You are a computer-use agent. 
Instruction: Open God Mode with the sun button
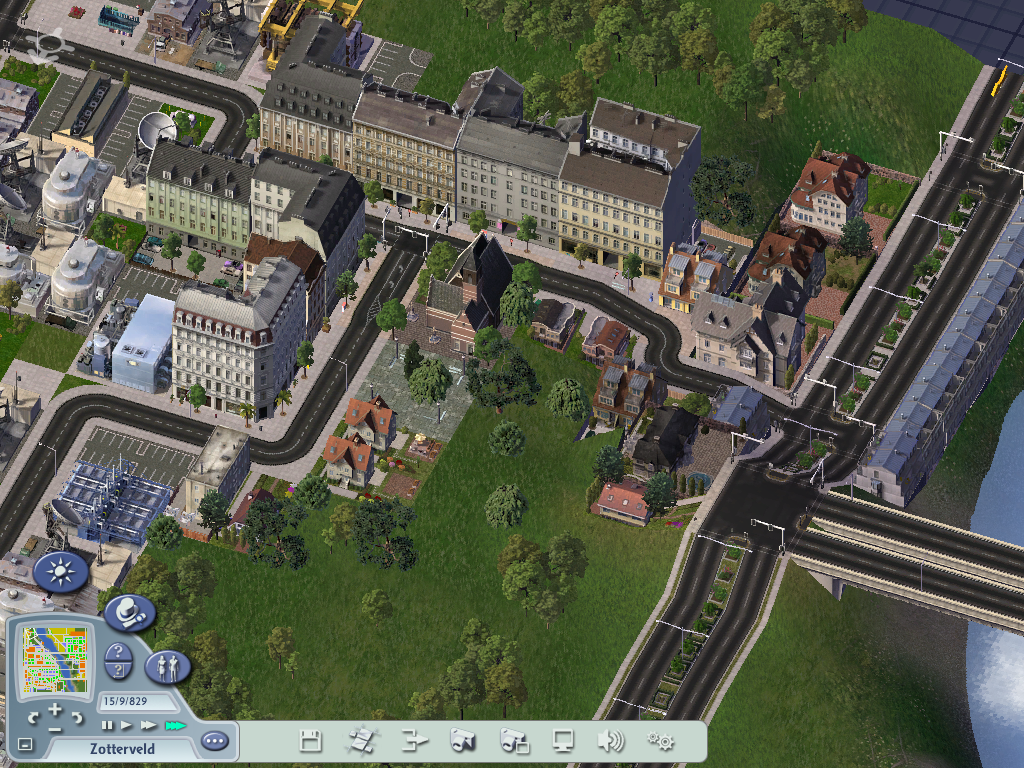coord(60,572)
